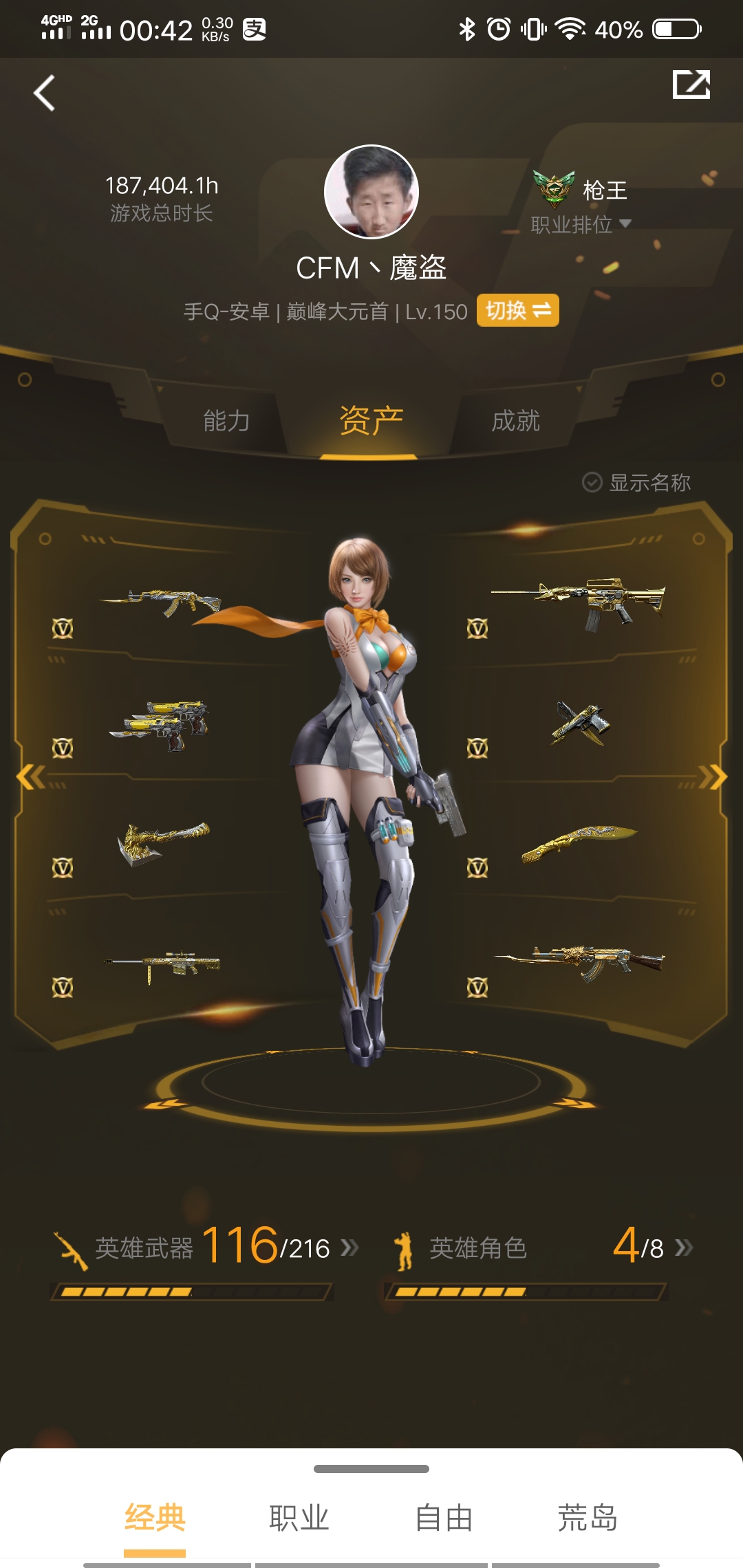Open the share icon at top right
Screen dimensions: 743x1568
[x=691, y=85]
